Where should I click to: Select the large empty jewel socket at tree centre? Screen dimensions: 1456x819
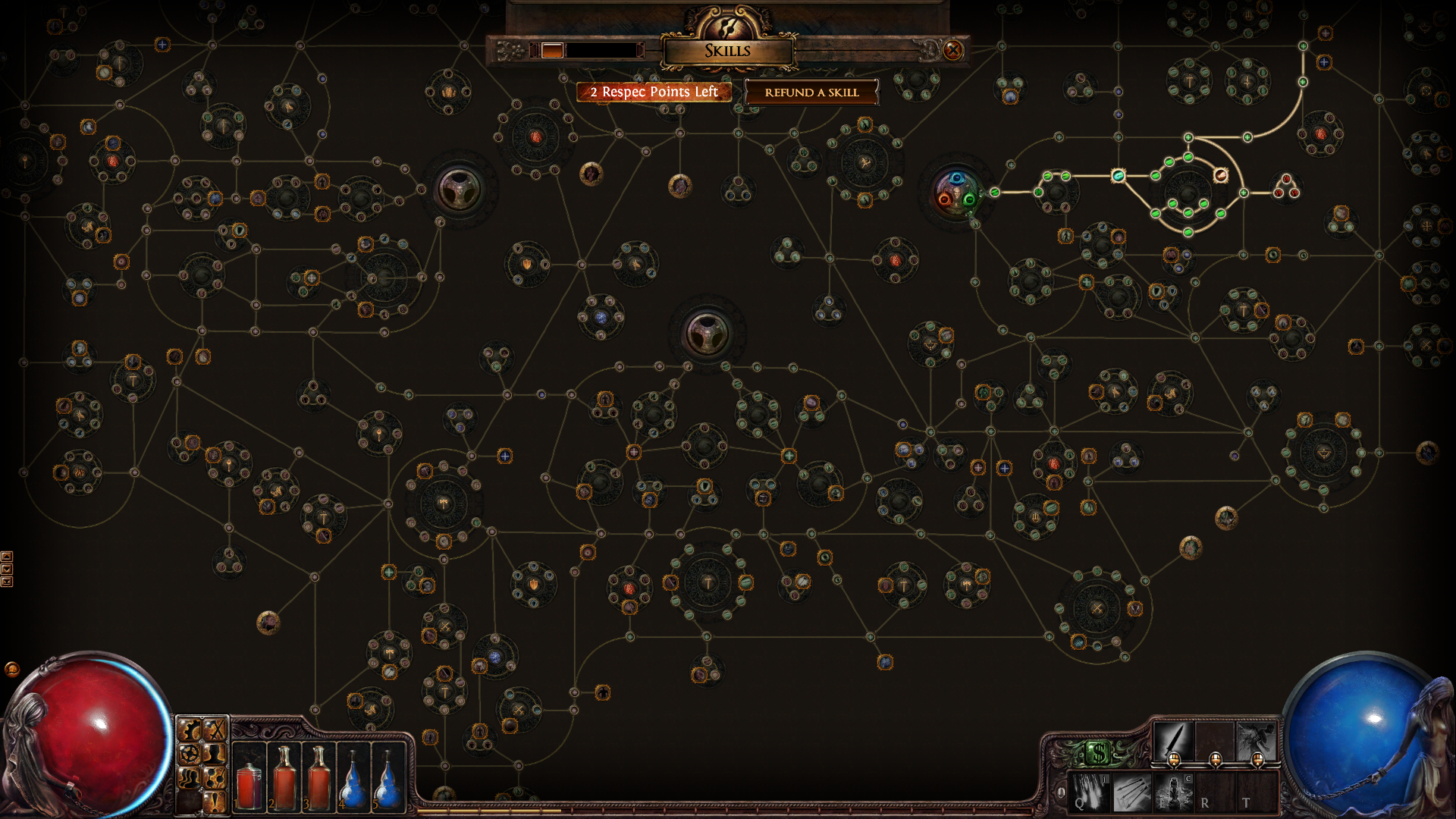coord(707,334)
